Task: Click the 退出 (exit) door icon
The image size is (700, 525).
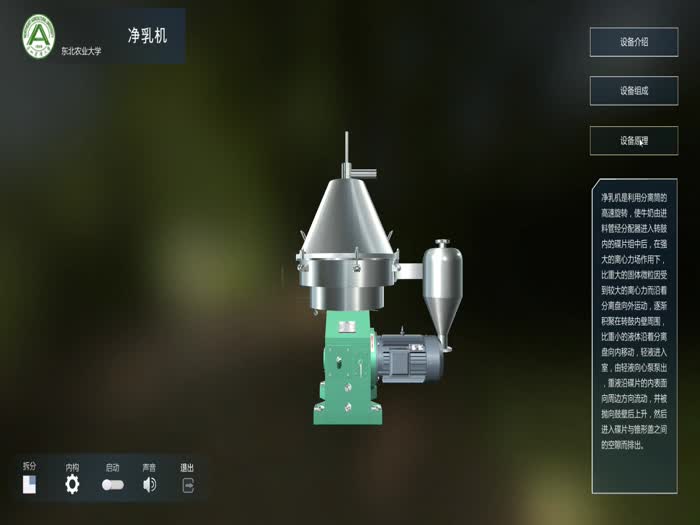Action: tap(187, 485)
